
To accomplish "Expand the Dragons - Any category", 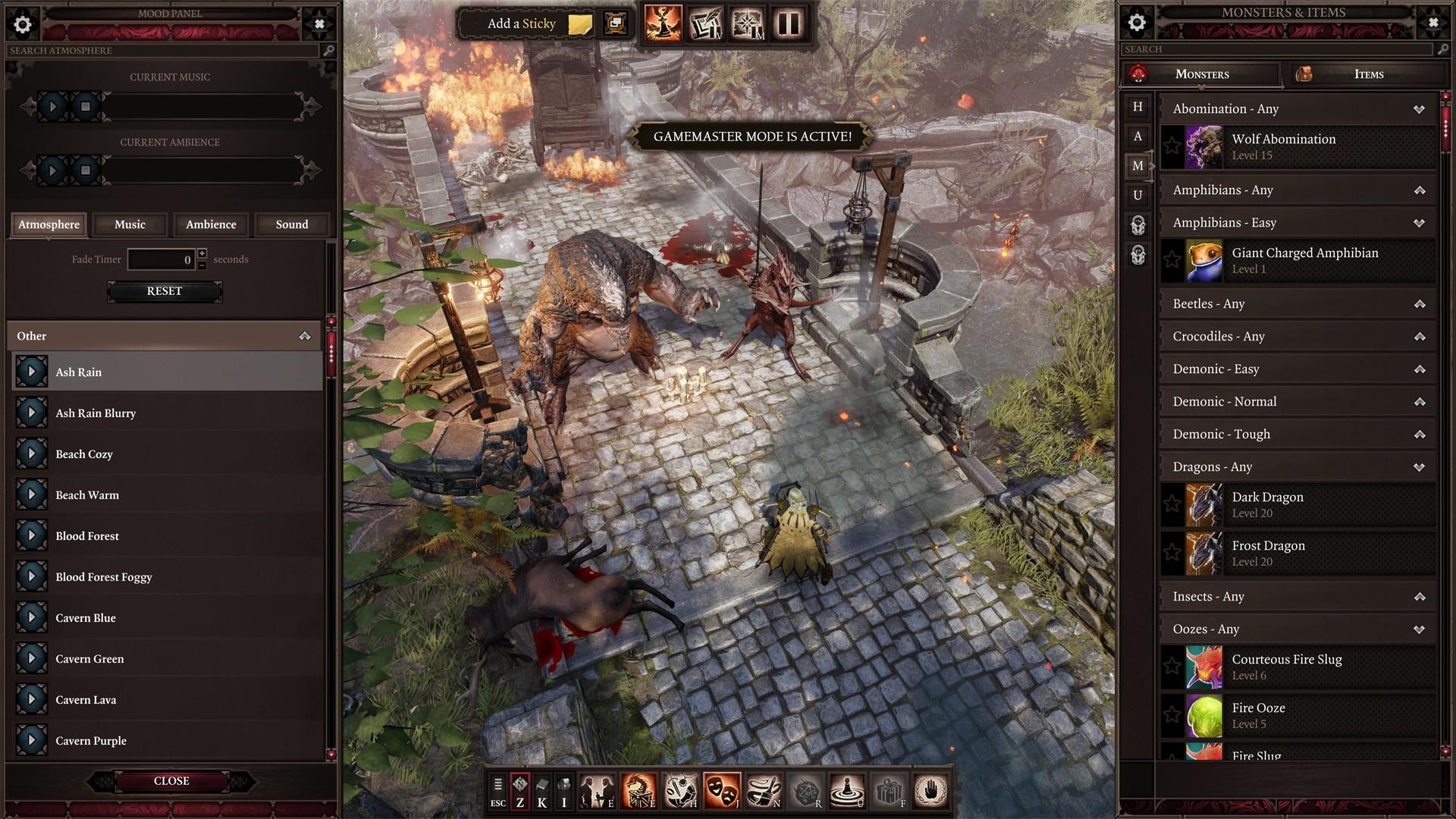I will [1419, 468].
